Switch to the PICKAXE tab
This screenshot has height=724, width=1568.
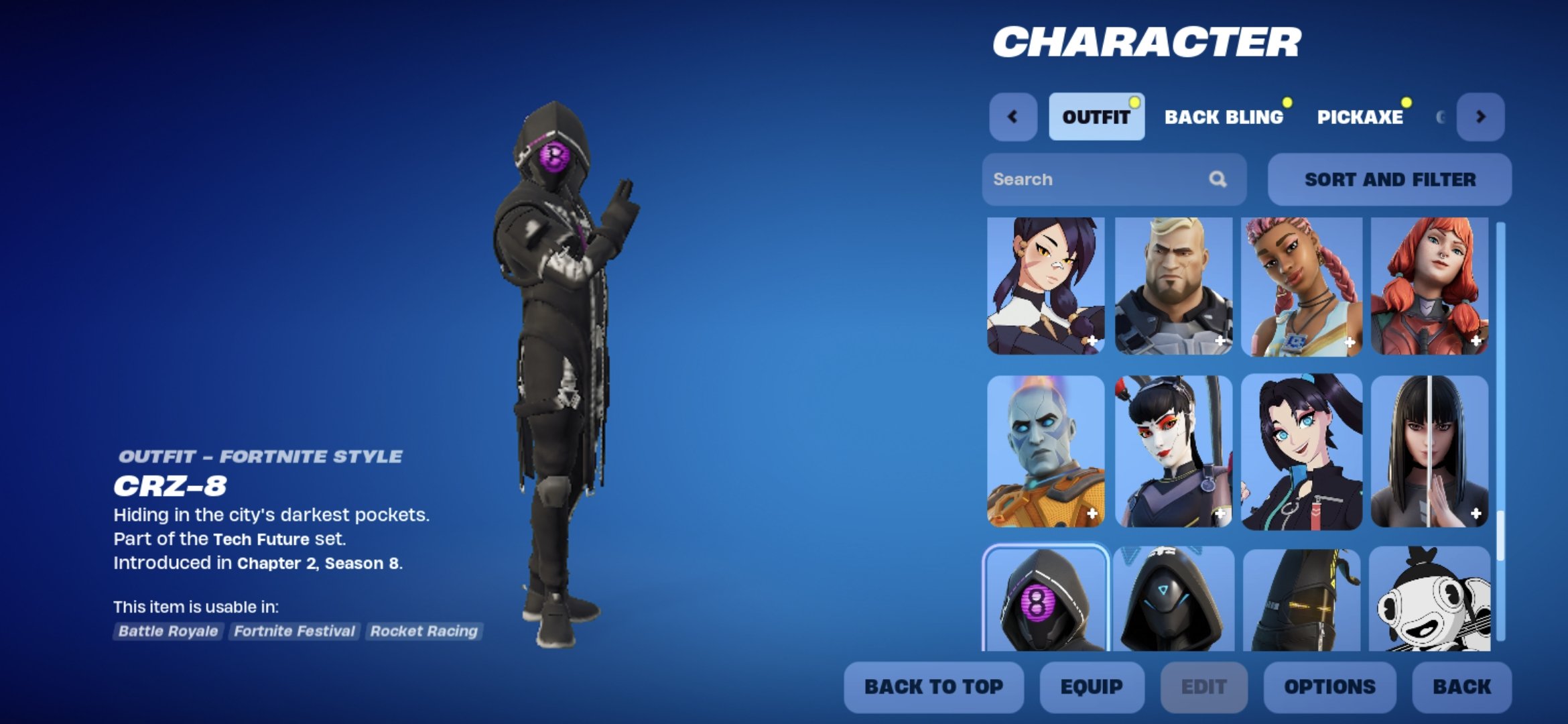click(1361, 117)
